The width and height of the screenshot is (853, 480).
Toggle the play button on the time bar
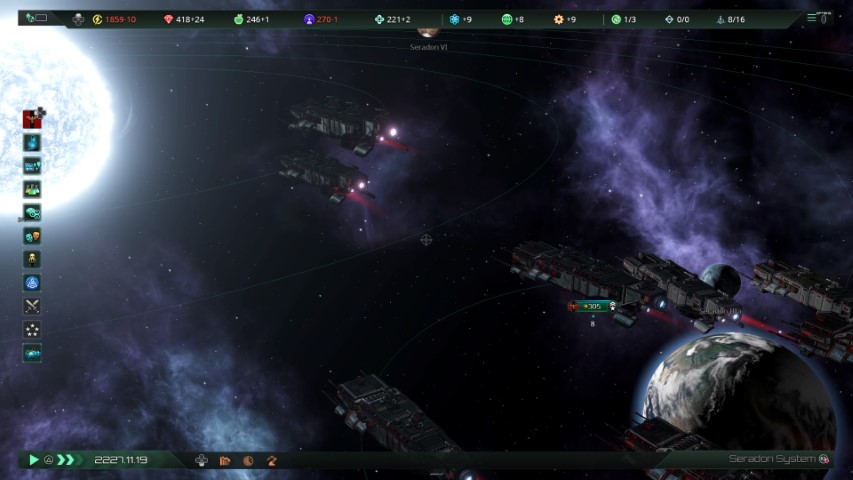point(33,460)
